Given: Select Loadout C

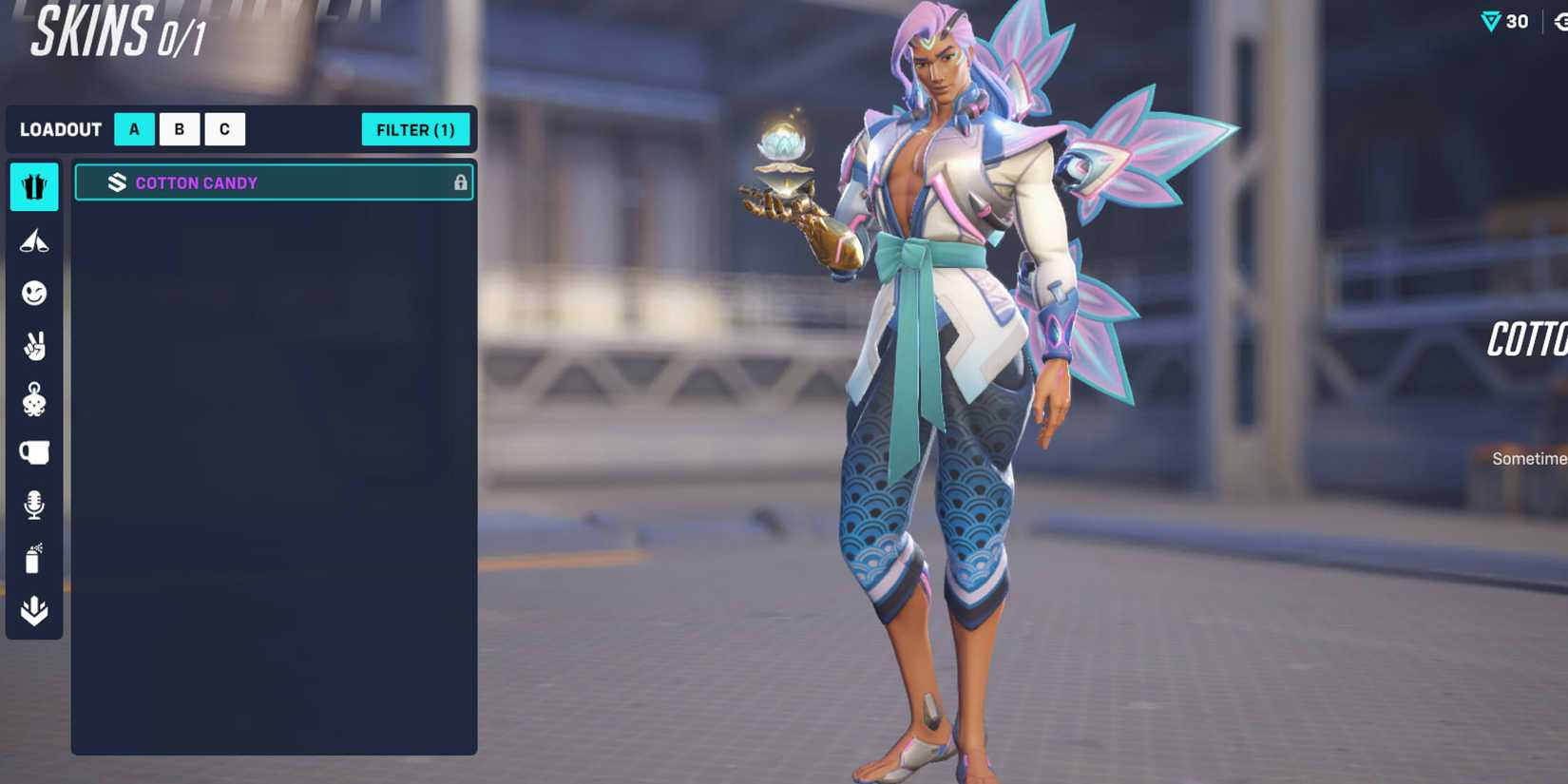Looking at the screenshot, I should point(224,129).
